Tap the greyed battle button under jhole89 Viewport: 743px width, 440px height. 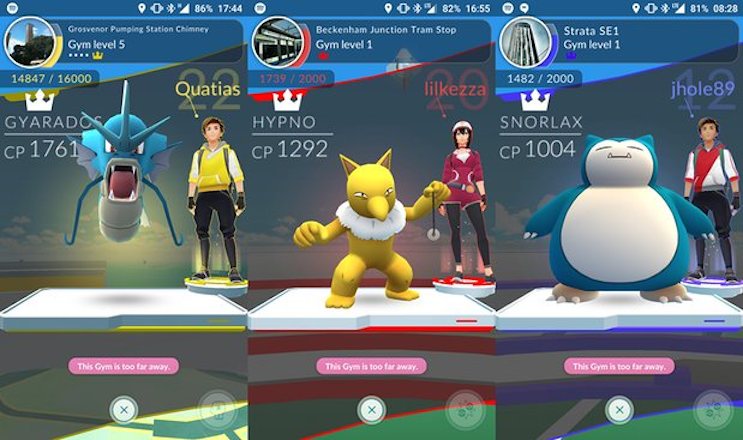tap(713, 410)
